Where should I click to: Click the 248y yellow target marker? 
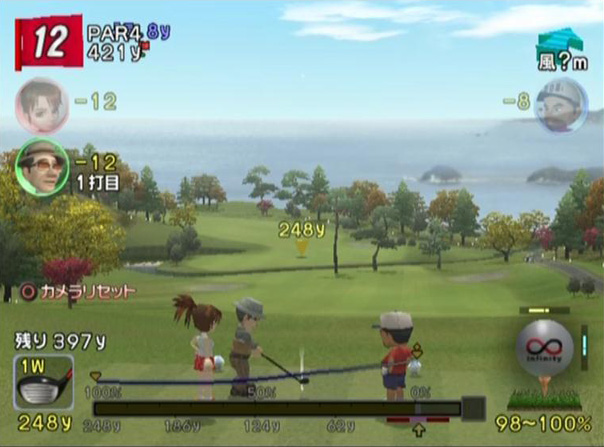point(301,245)
